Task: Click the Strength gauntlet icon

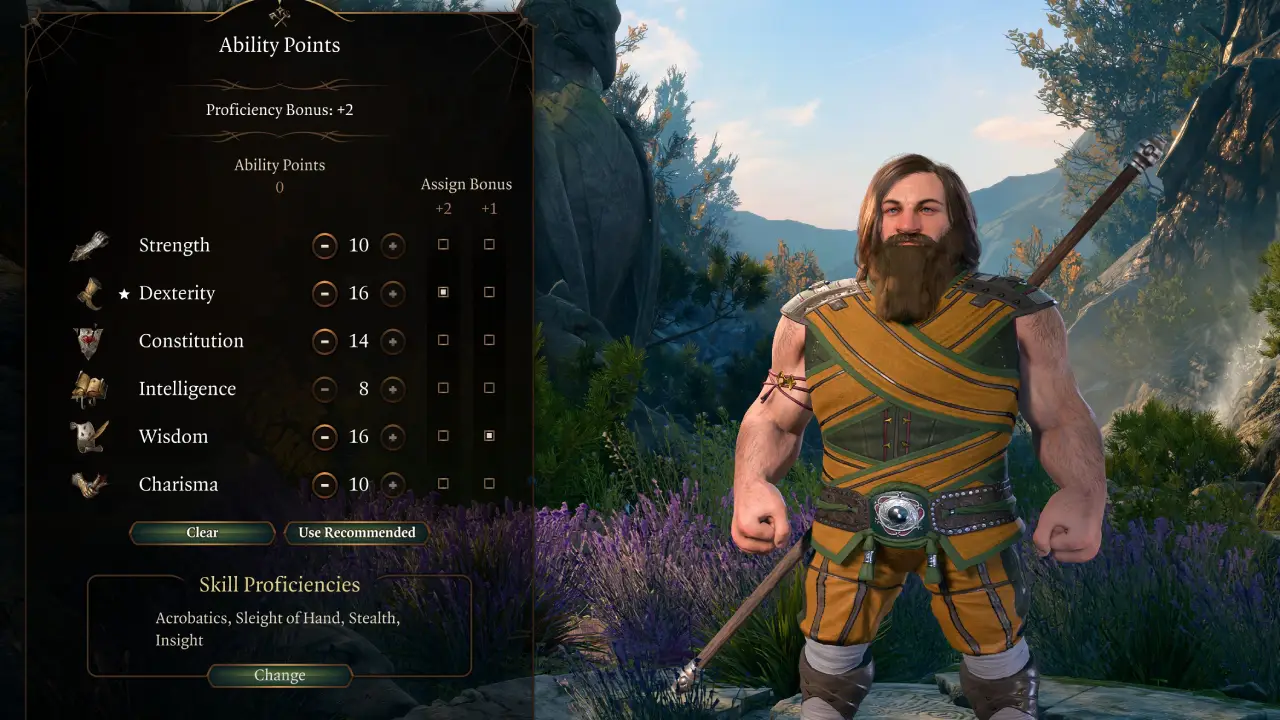Action: (x=89, y=243)
